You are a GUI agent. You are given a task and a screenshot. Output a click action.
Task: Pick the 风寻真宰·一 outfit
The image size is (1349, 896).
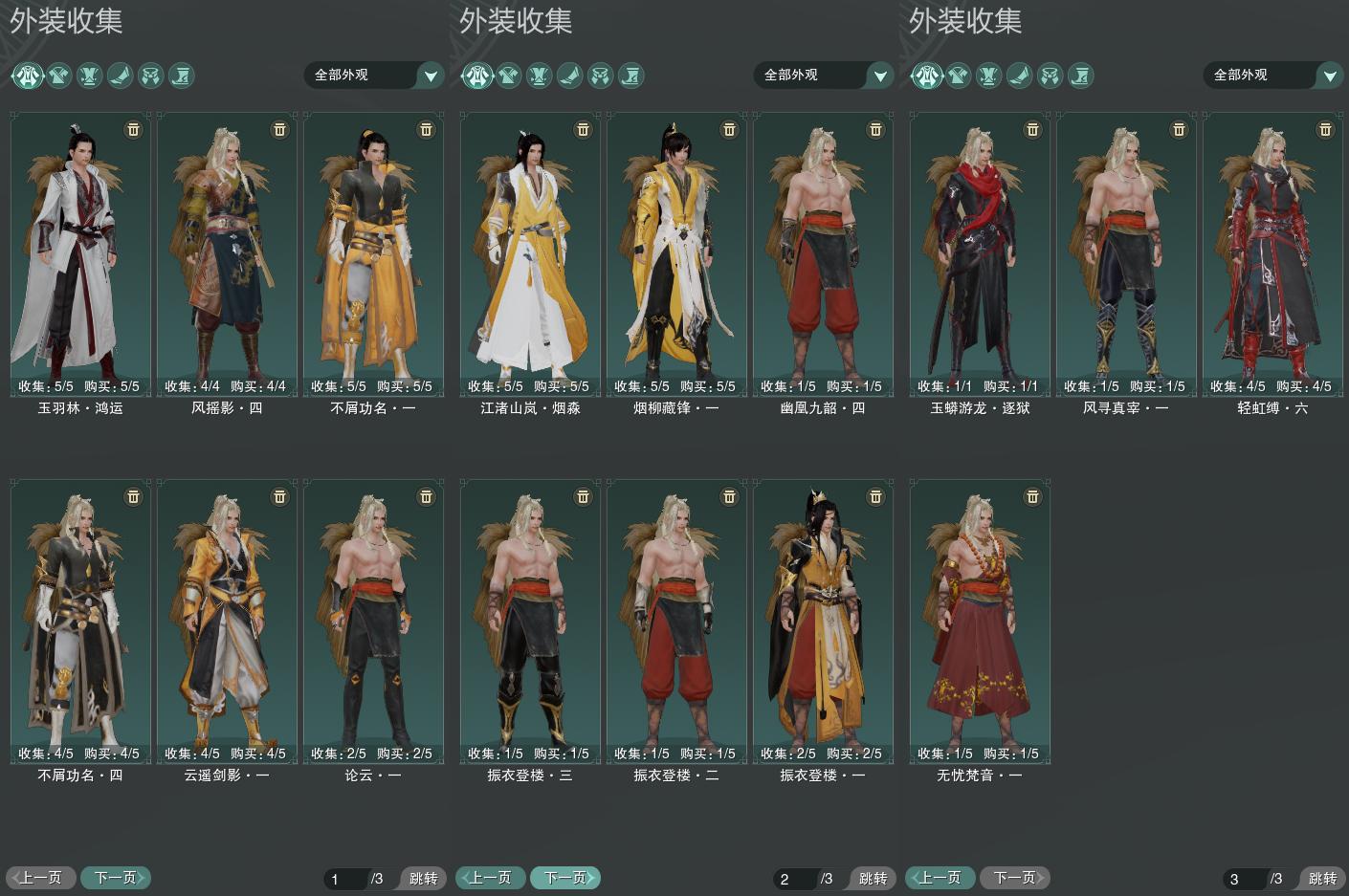[1126, 253]
